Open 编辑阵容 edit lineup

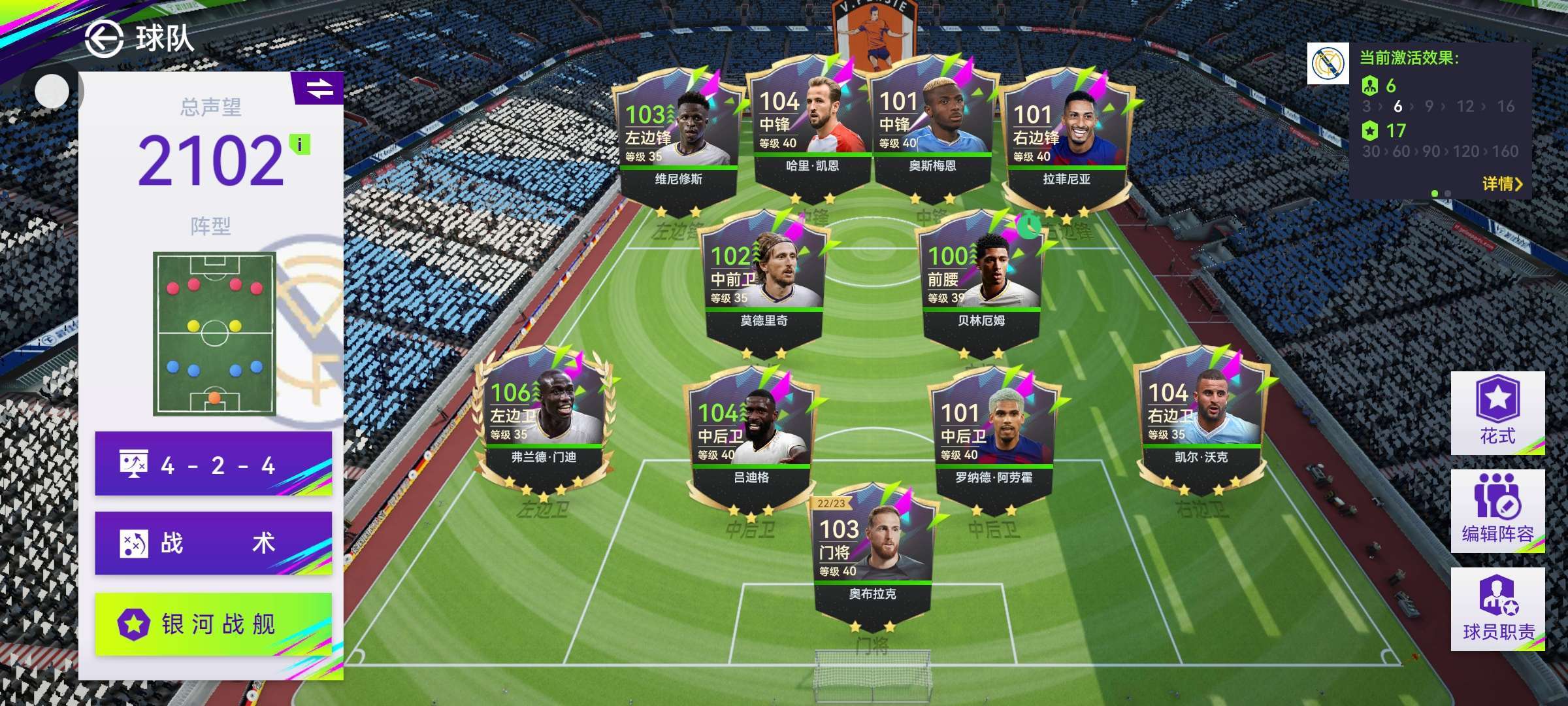click(1497, 511)
